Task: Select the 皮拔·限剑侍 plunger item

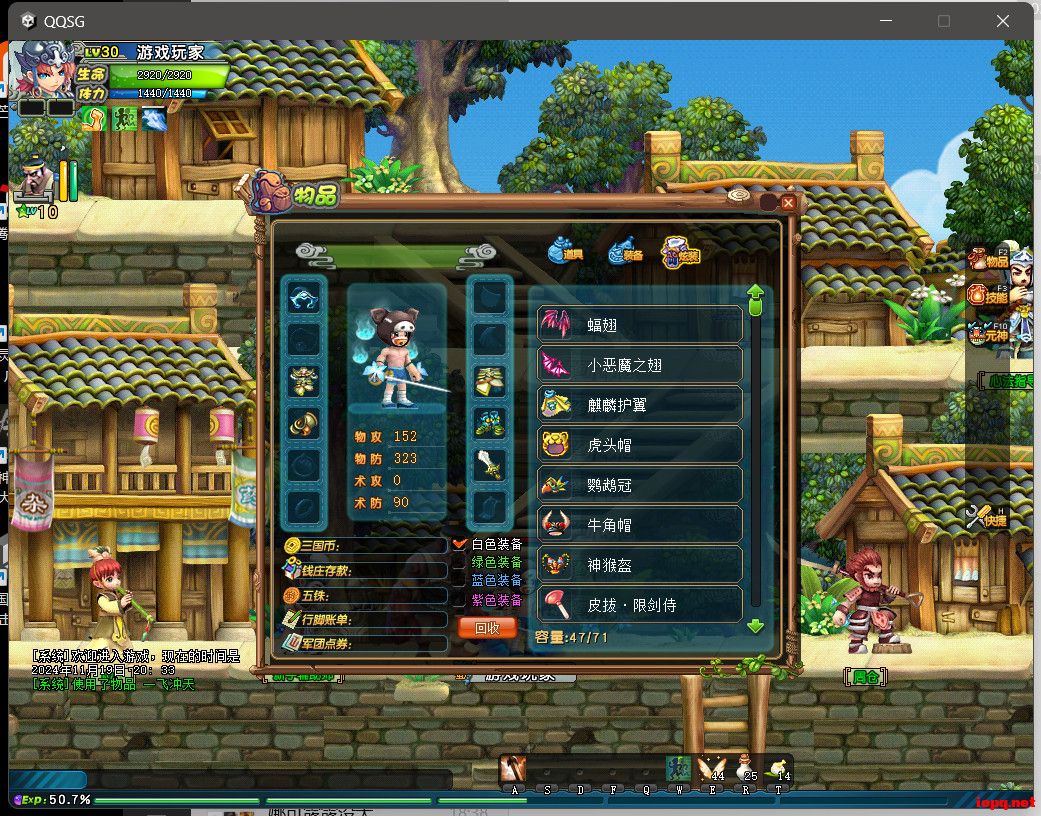Action: pos(640,605)
